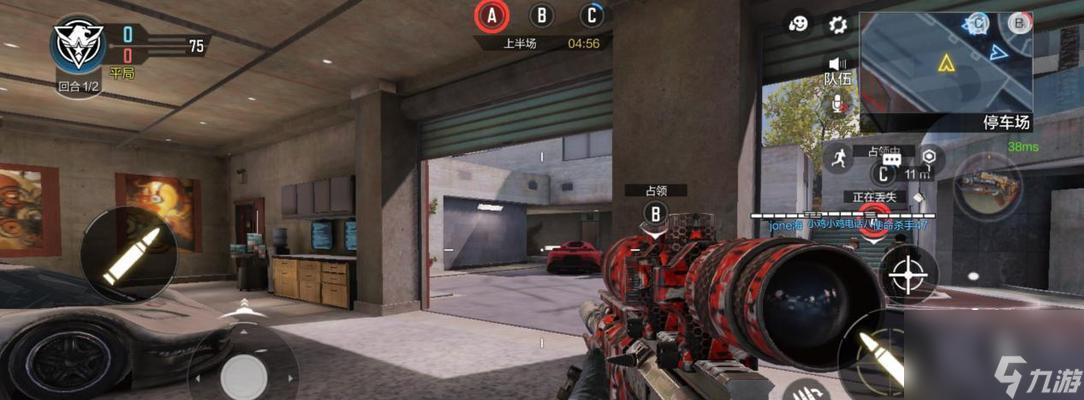This screenshot has width=1084, height=400.
Task: Fire using the left bullet button
Action: (x=122, y=252)
